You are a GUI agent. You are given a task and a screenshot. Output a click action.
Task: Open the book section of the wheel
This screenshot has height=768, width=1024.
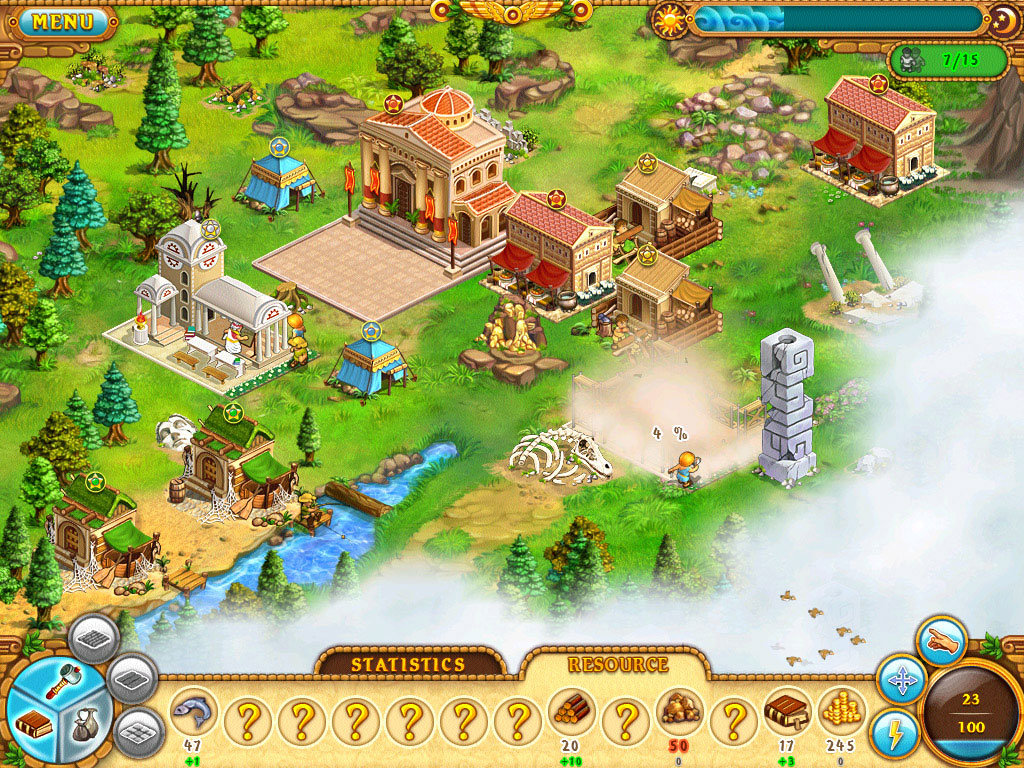[32, 722]
